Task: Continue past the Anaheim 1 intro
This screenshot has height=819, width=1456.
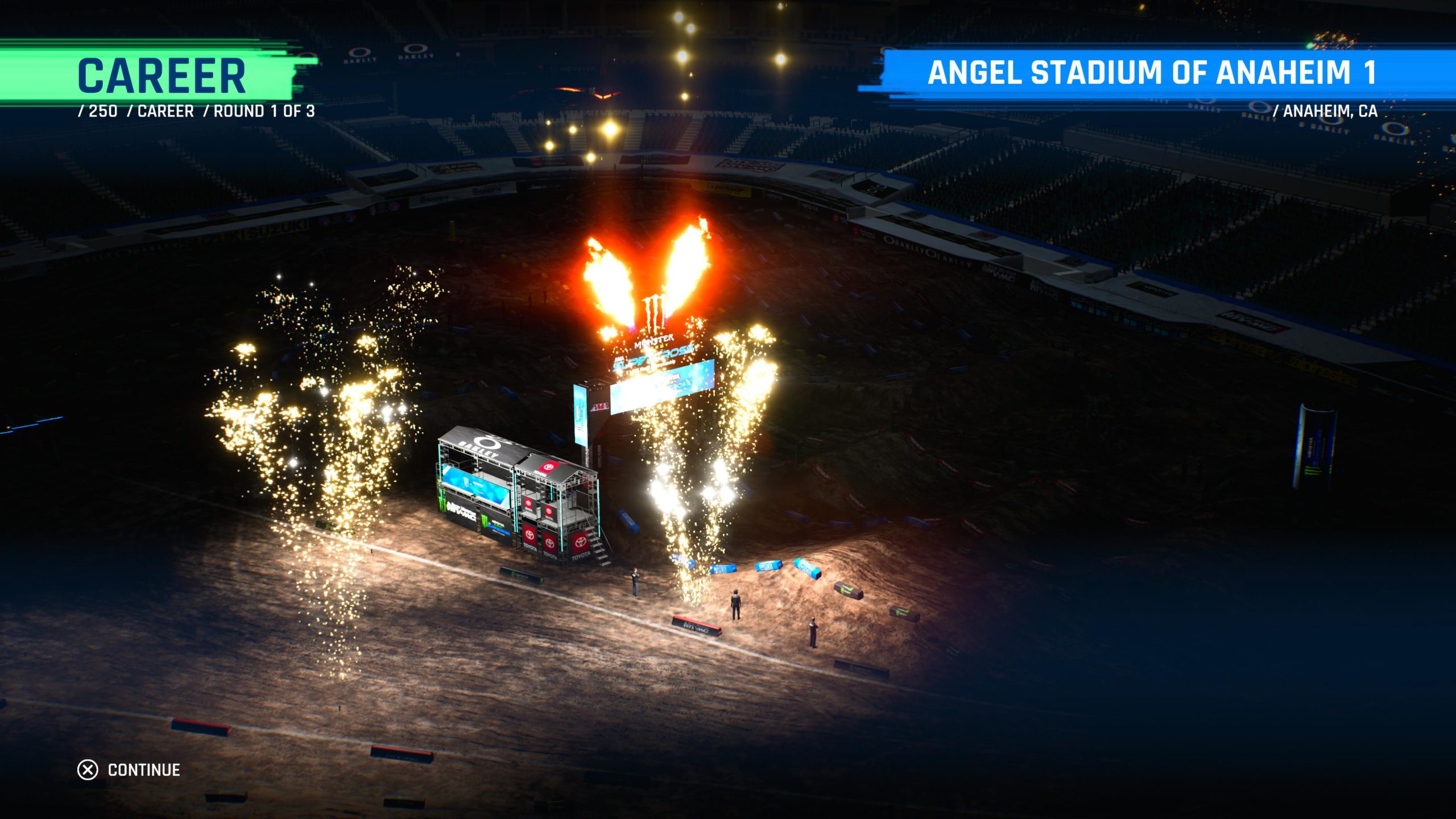Action: pos(129,770)
